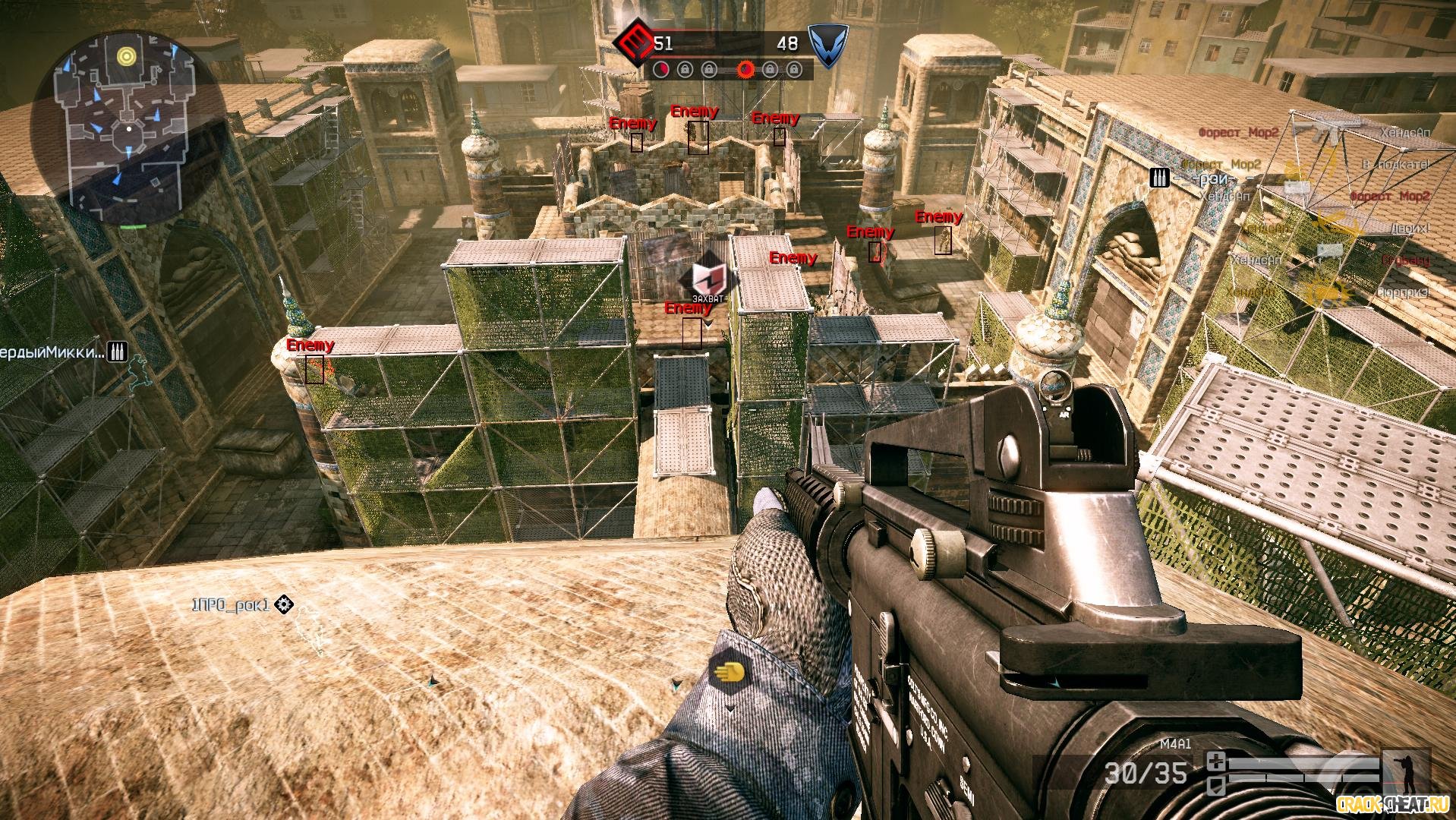This screenshot has height=820, width=1456.
Task: Toggle the half-filled red capture circle indicator
Action: pyautogui.click(x=662, y=69)
